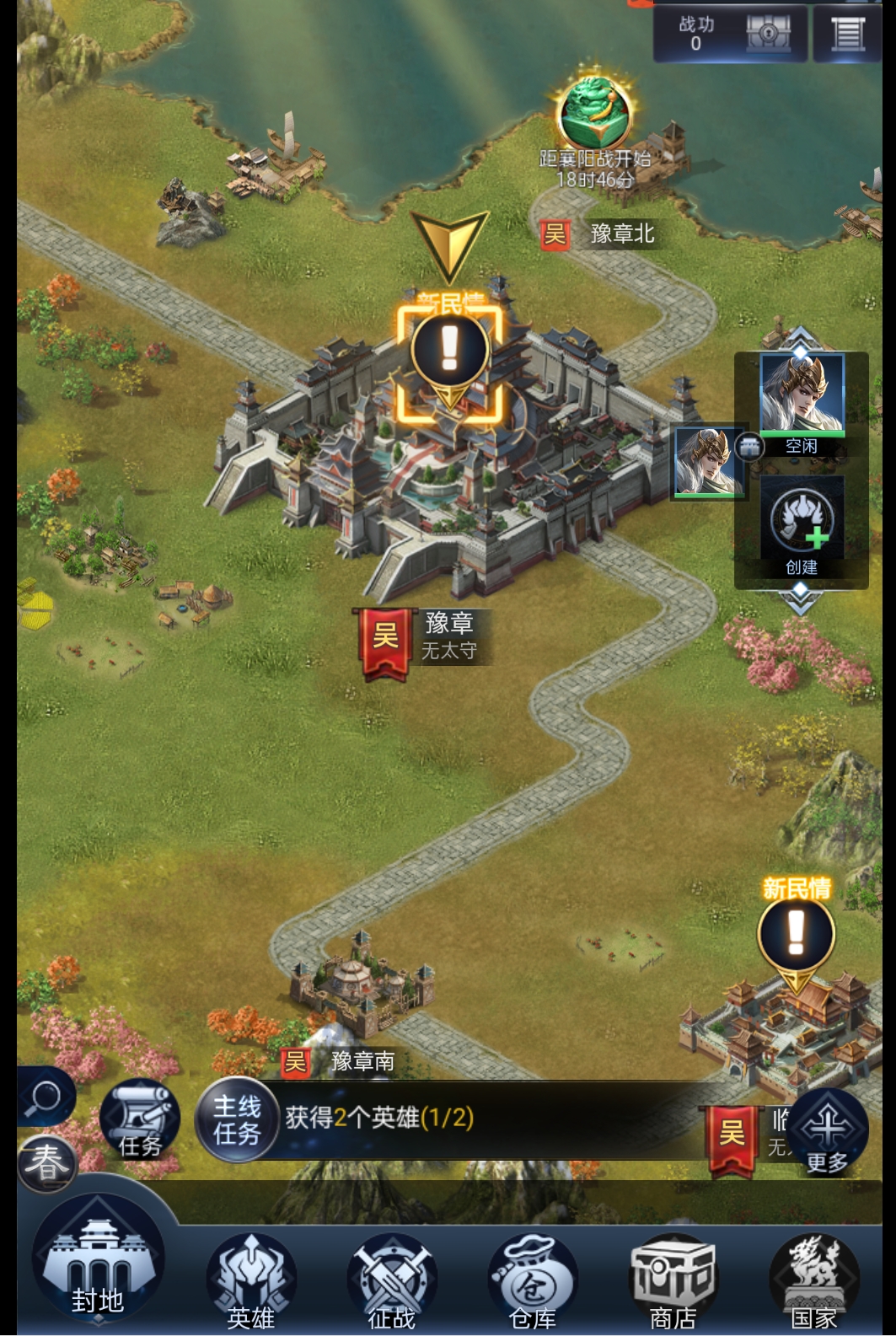Select the small hero portrait beside the city
This screenshot has height=1336, width=896.
tap(708, 462)
